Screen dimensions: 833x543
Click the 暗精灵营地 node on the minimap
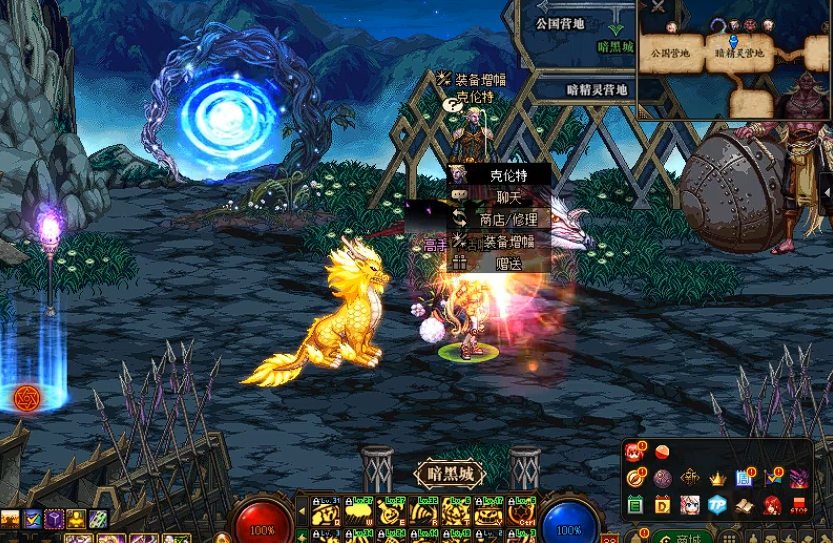coord(738,52)
